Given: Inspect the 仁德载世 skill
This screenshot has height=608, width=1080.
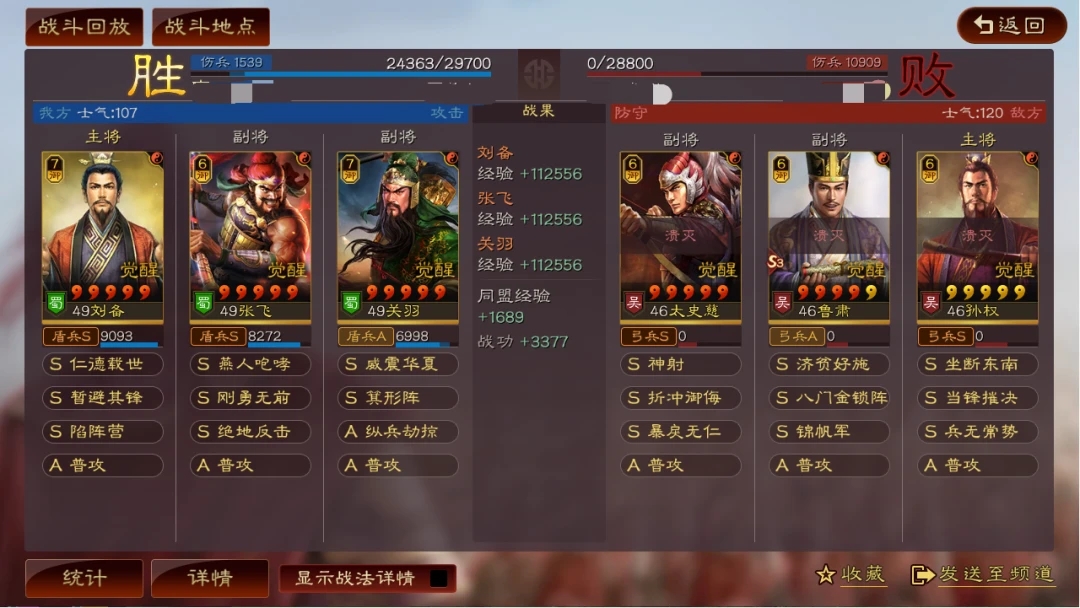Looking at the screenshot, I should (102, 364).
